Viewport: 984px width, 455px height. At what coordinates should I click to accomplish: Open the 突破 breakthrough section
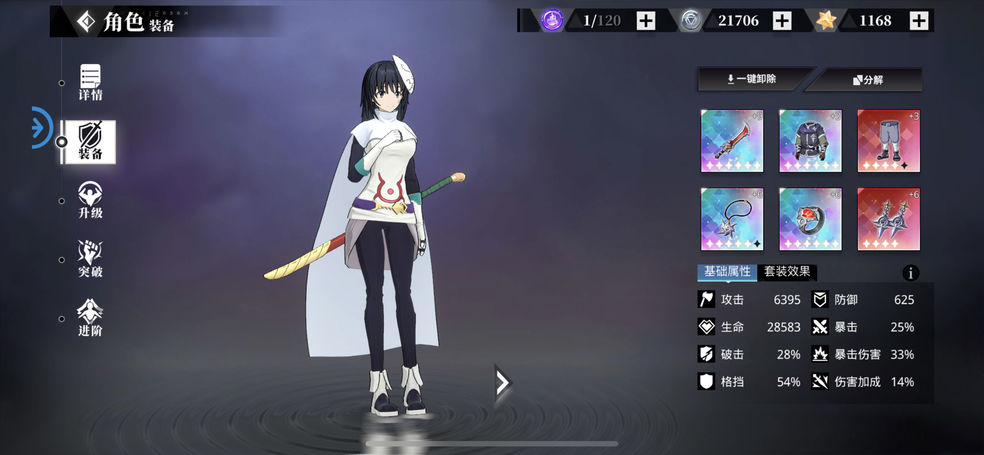point(91,258)
